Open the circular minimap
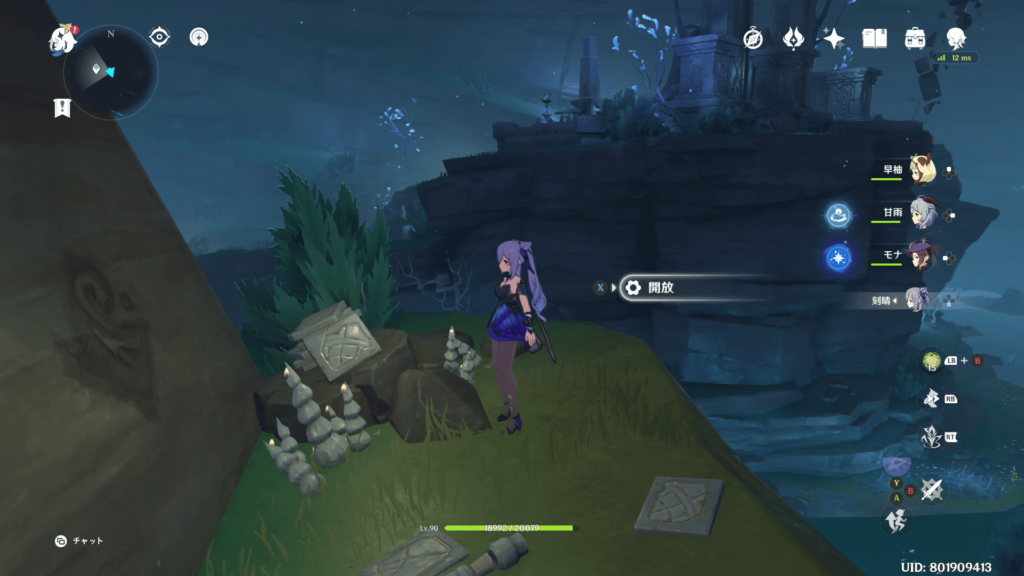The height and width of the screenshot is (576, 1024). pos(110,71)
